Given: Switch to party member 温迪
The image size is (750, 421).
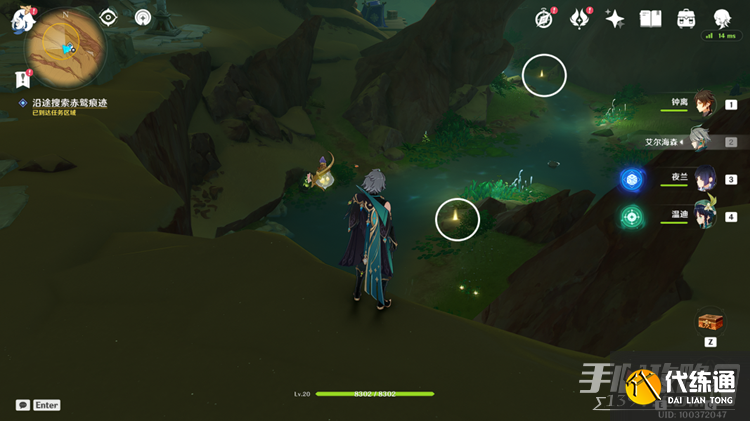Looking at the screenshot, I should point(705,216).
